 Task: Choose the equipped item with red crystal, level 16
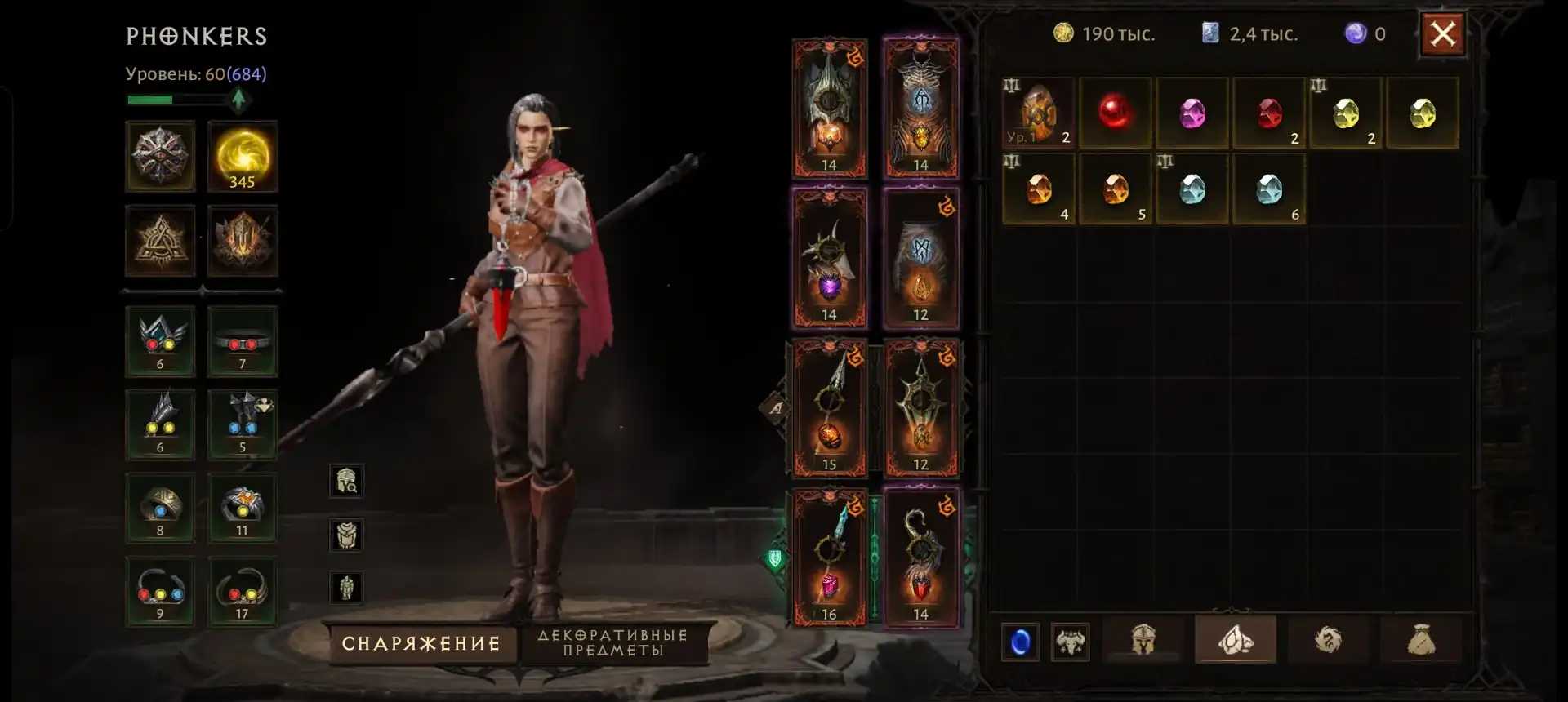[829, 558]
